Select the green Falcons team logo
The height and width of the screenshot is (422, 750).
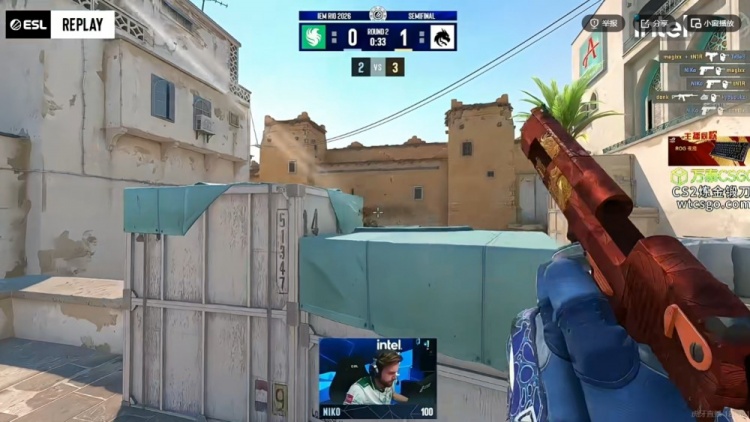[x=316, y=37]
